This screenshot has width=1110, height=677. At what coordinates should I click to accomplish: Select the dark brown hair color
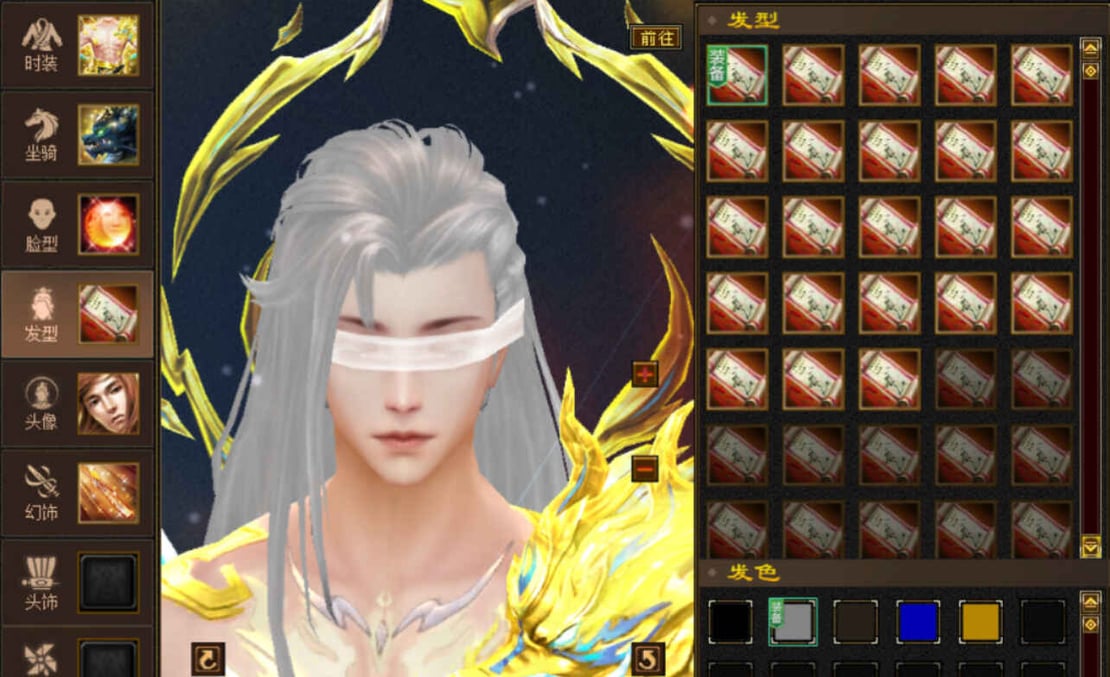coord(855,621)
